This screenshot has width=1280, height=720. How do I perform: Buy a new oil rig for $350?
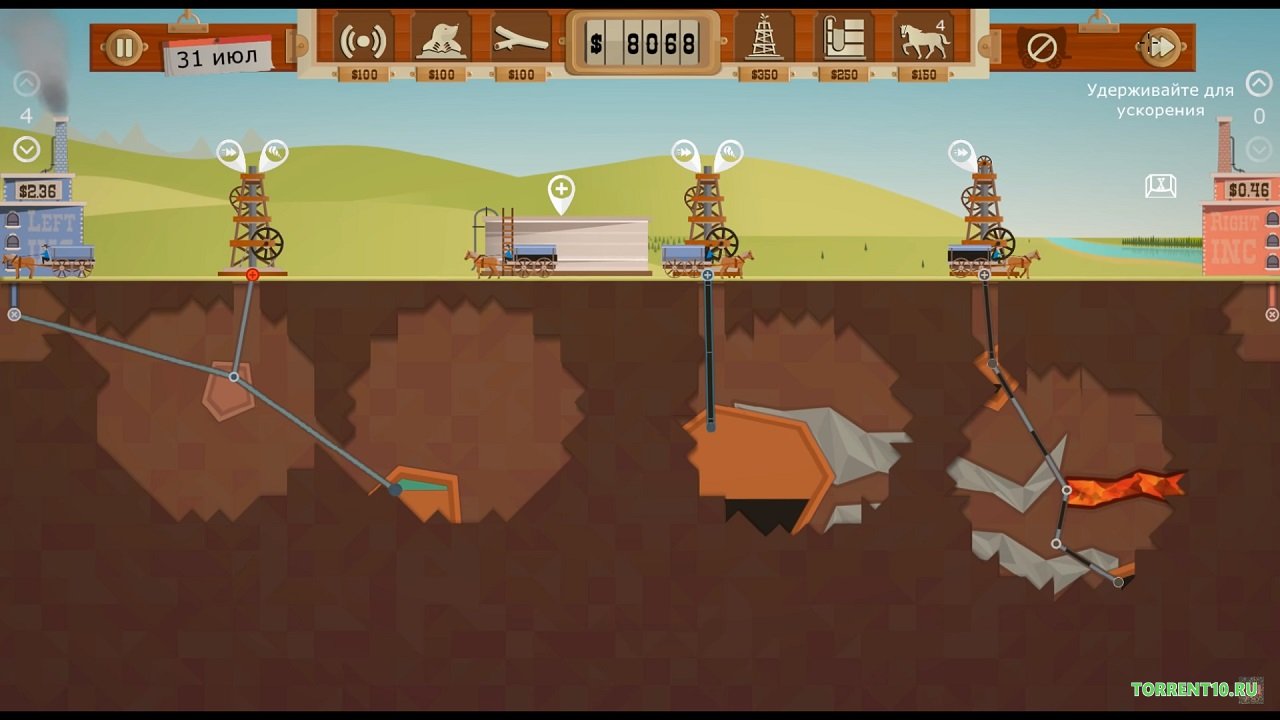point(765,42)
